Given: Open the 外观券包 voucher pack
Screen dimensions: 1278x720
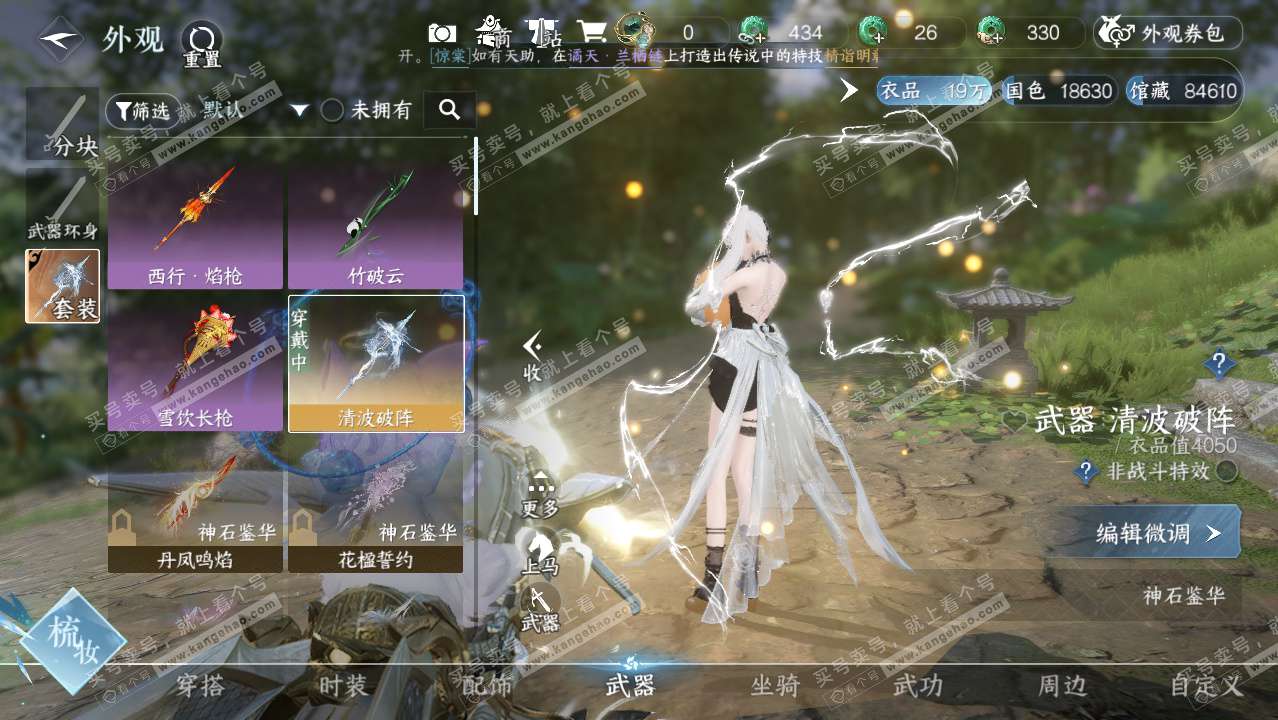Looking at the screenshot, I should pos(1169,33).
